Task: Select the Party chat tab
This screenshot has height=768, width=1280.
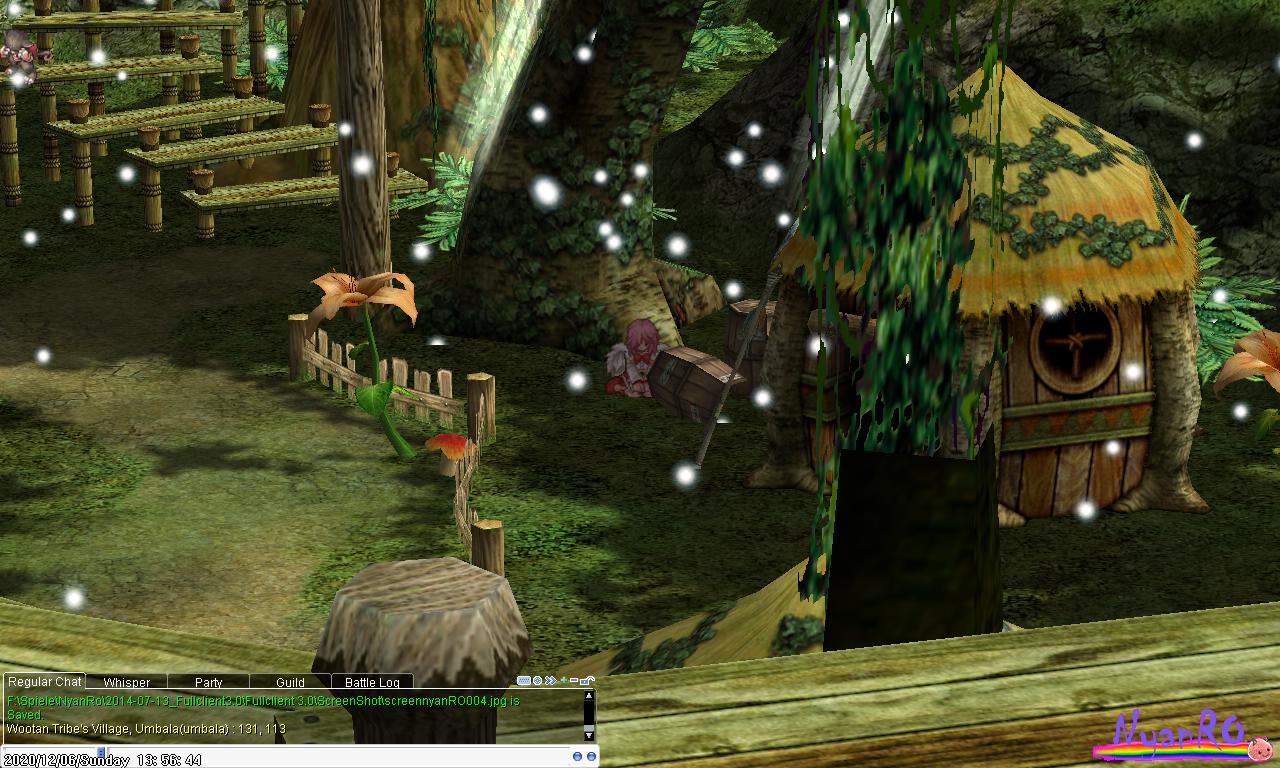Action: tap(208, 683)
